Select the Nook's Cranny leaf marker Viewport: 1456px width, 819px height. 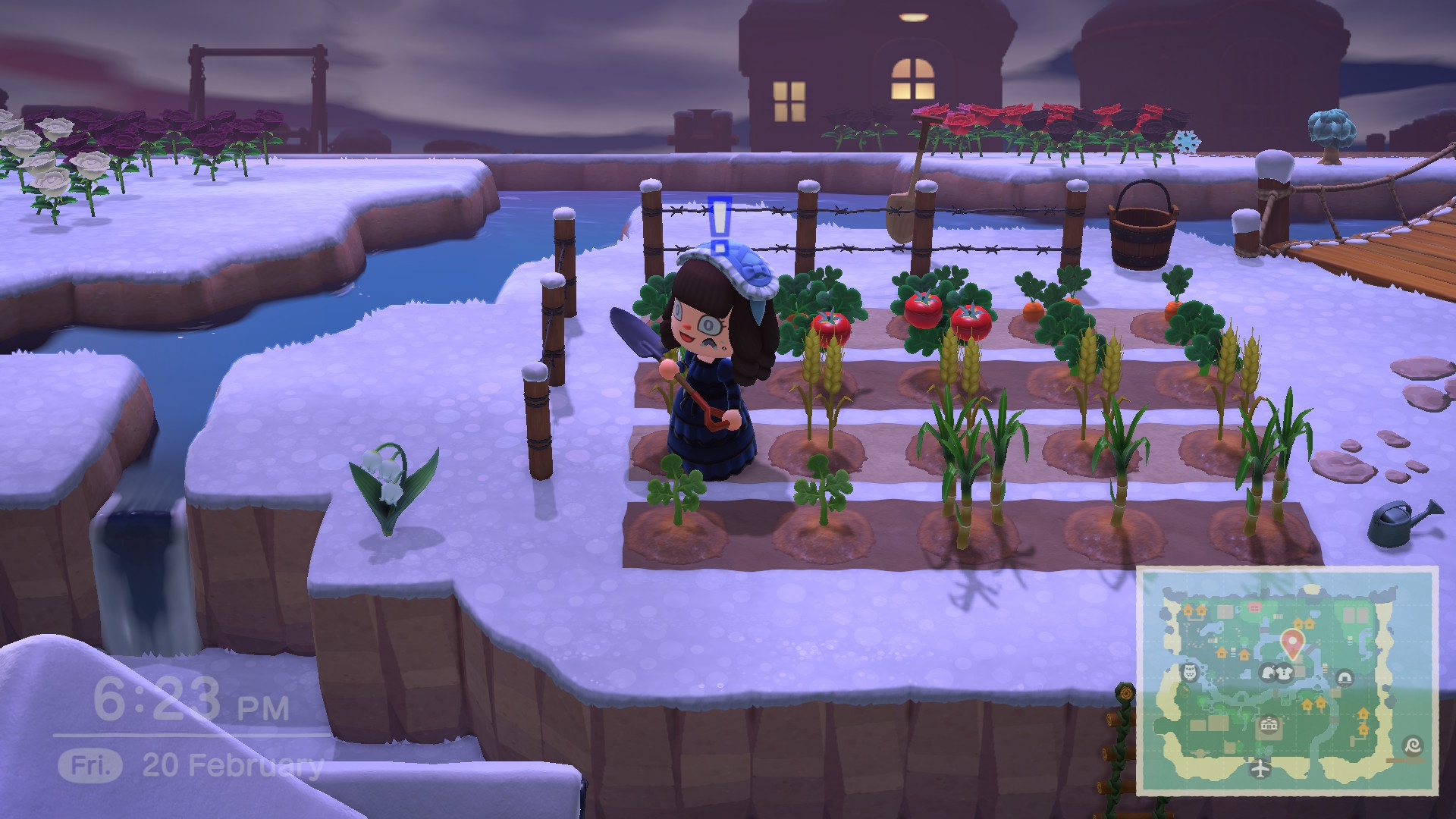coord(1269,672)
